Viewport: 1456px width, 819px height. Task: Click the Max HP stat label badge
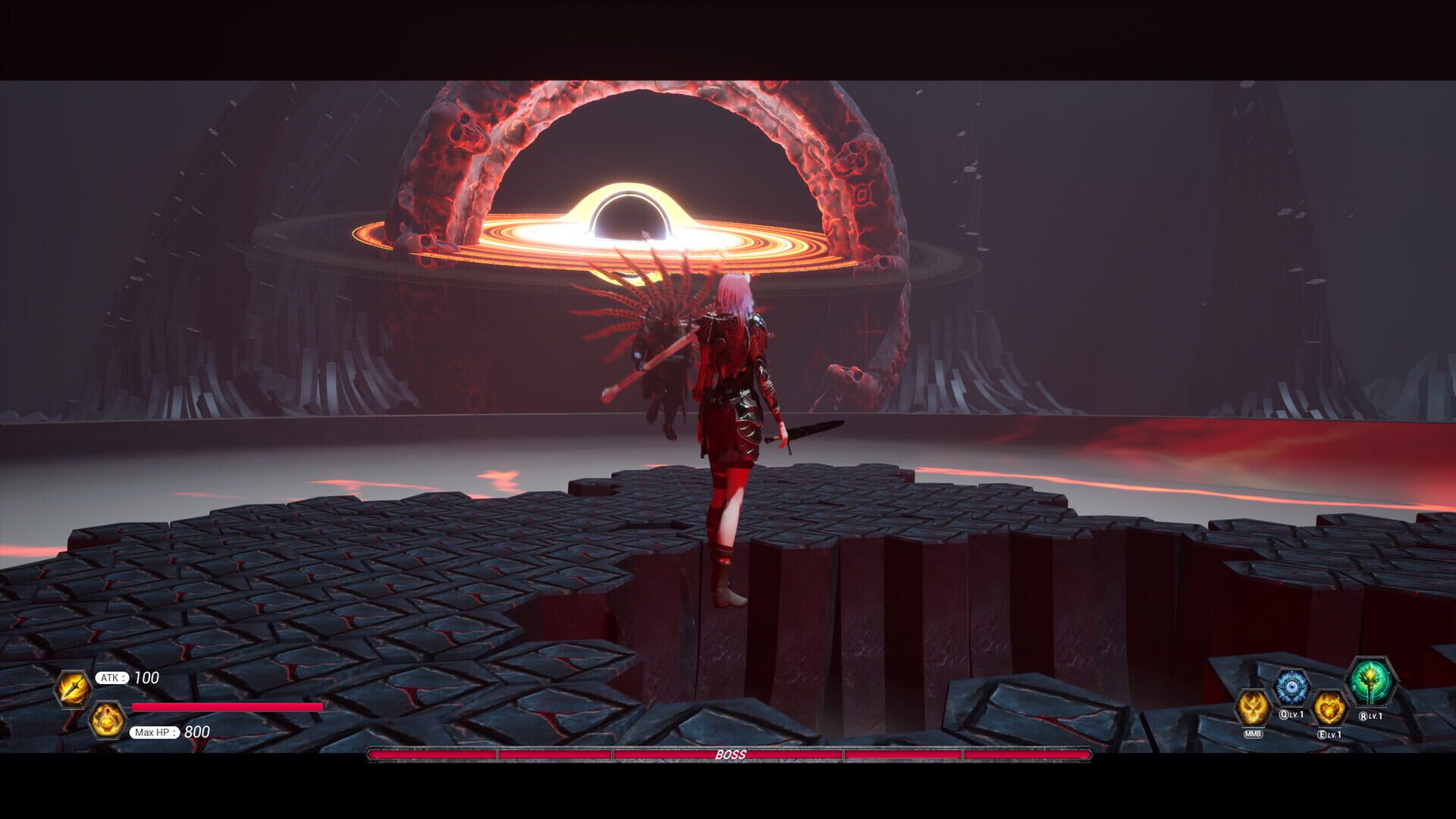click(154, 733)
